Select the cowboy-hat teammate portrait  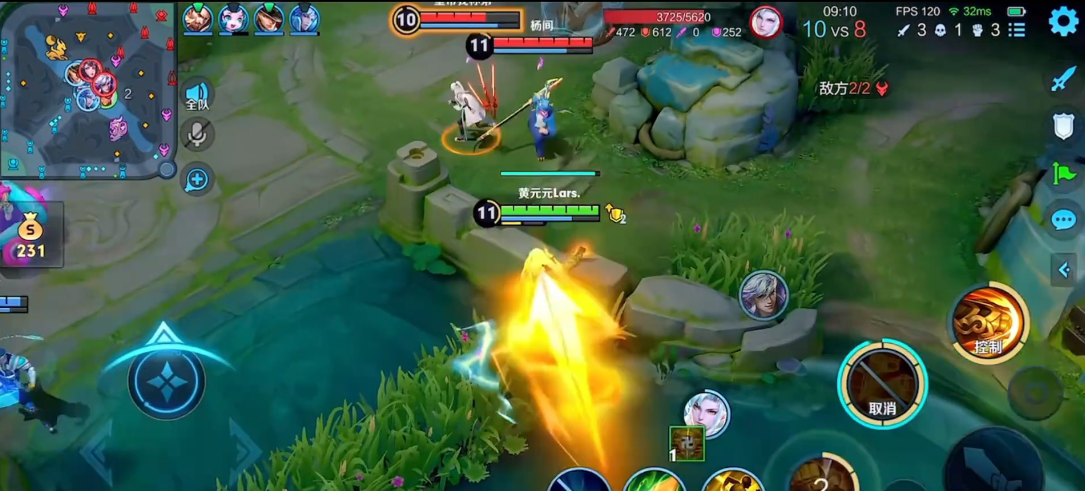(268, 19)
